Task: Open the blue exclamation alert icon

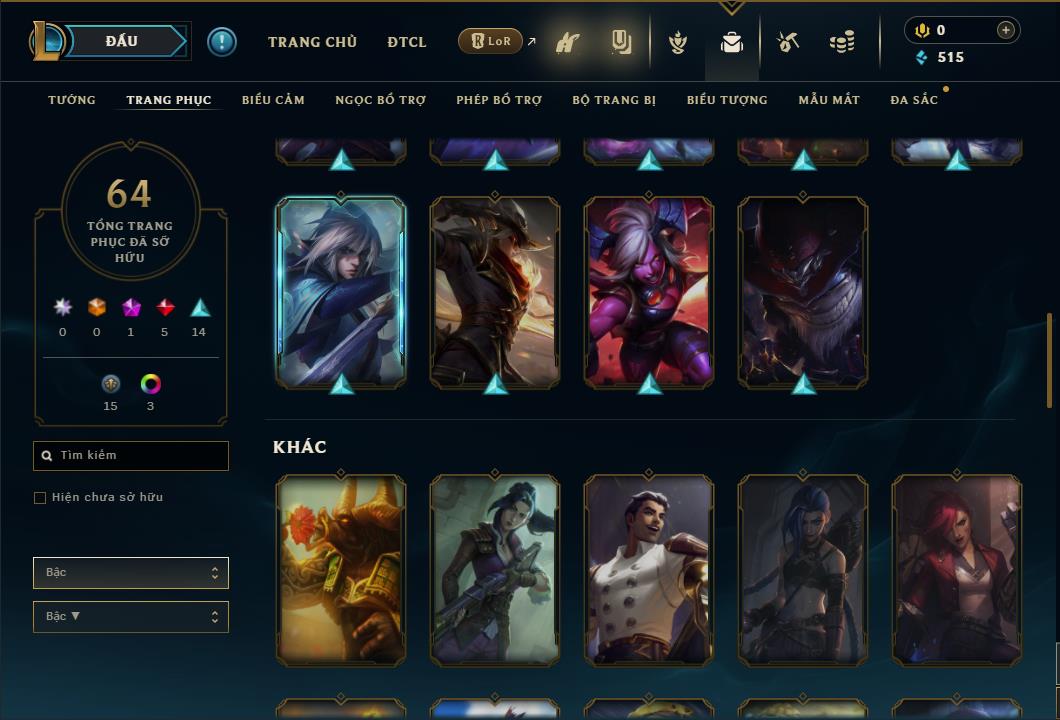Action: [x=222, y=42]
